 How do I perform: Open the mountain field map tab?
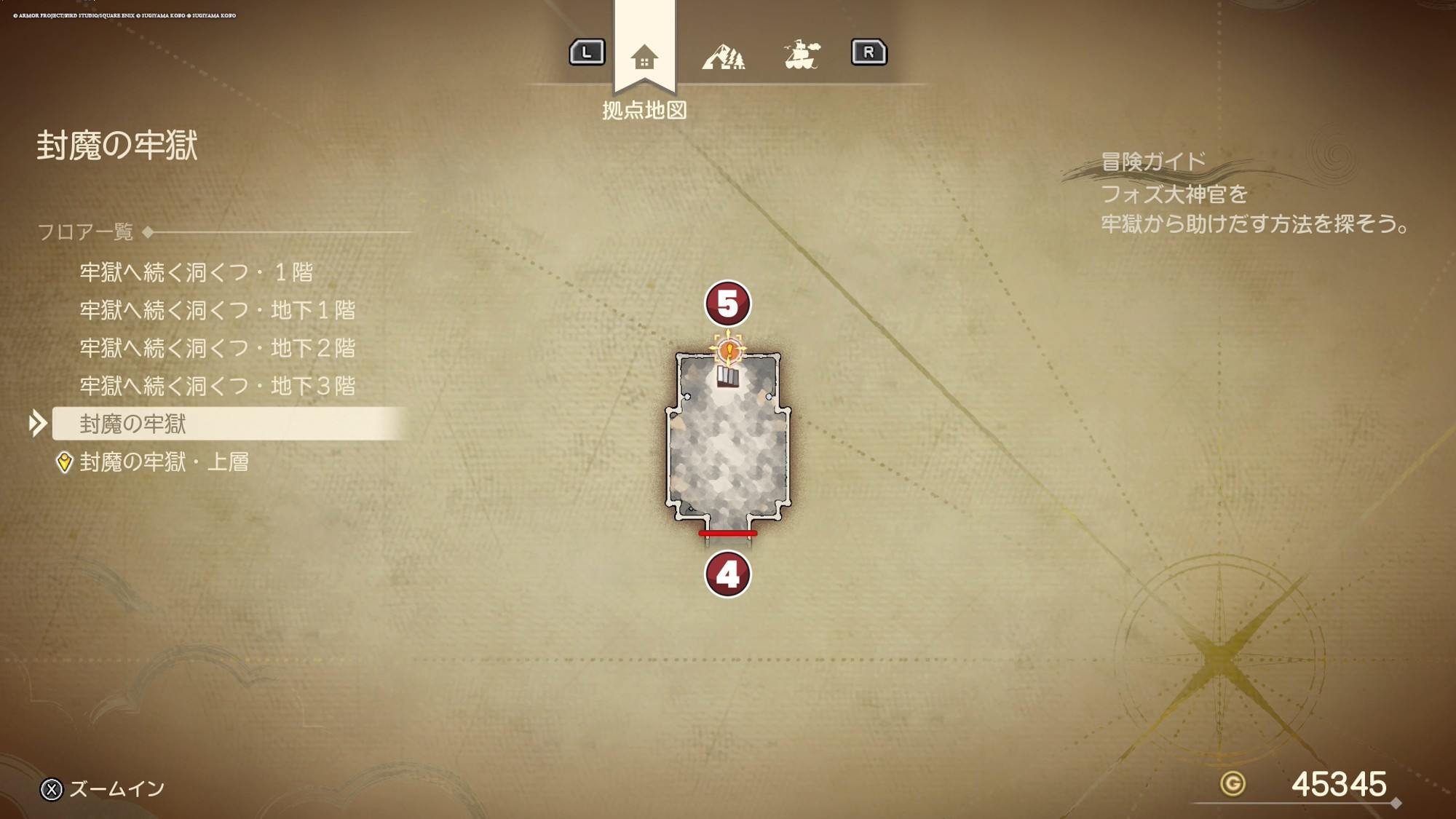click(x=723, y=57)
